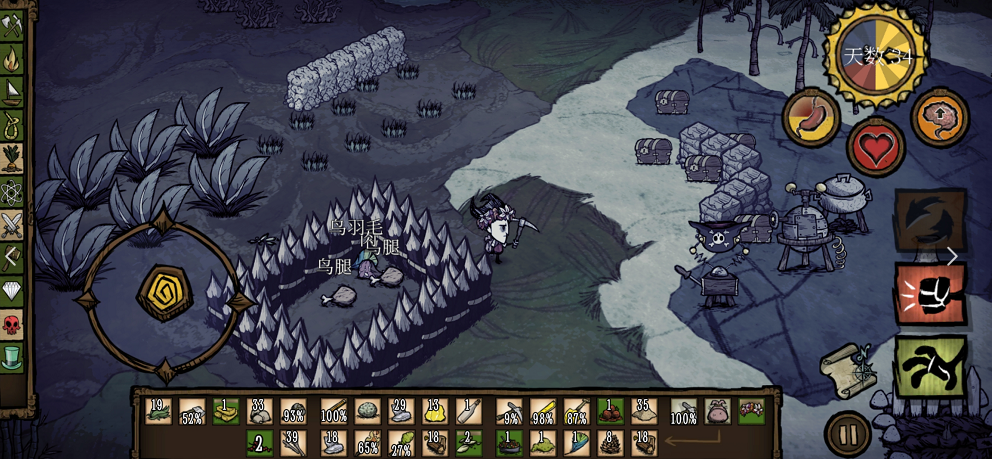Open the map scroll
This screenshot has width=992, height=459.
(x=846, y=367)
